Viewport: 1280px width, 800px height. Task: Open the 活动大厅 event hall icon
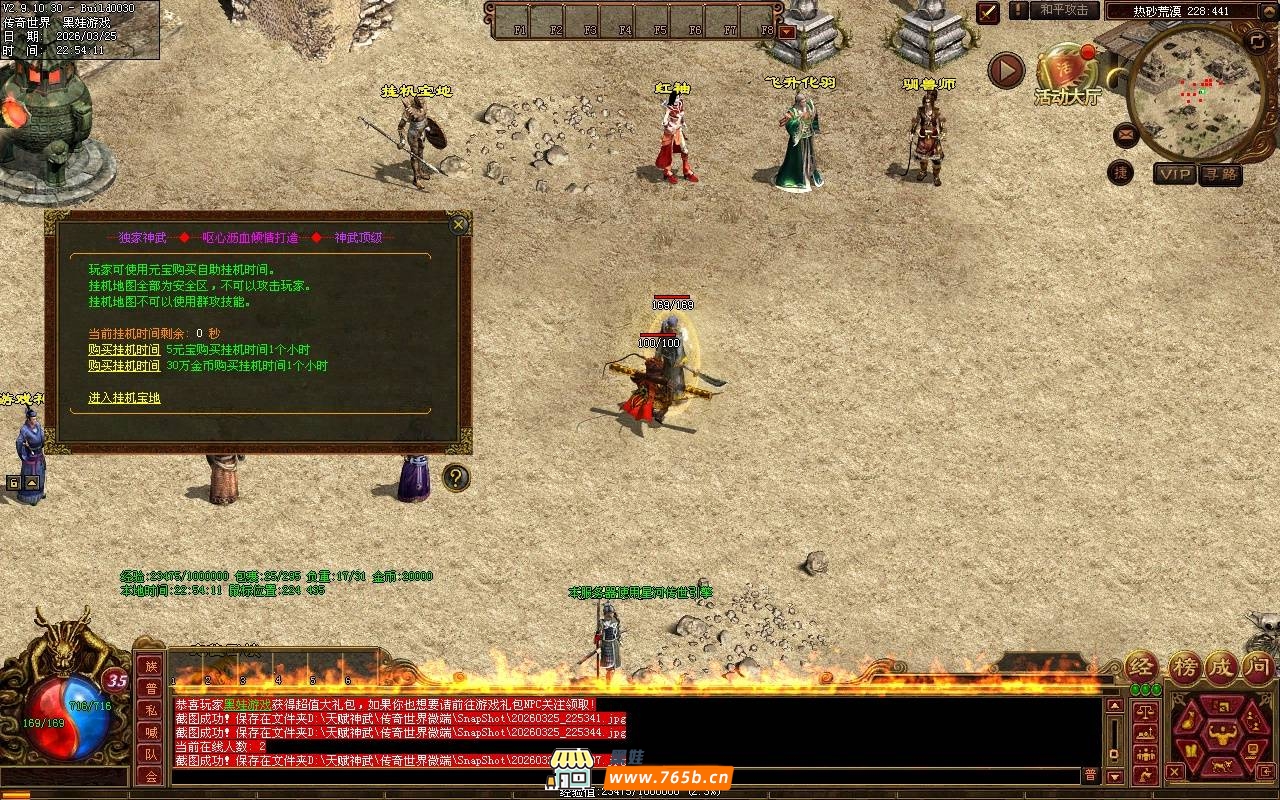click(x=1066, y=74)
